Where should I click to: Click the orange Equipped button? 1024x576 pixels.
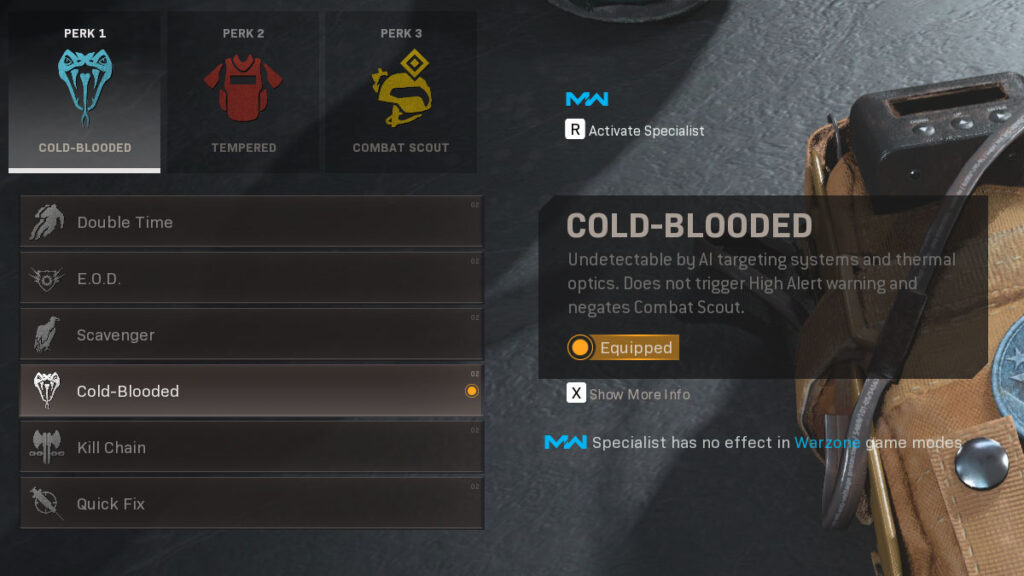point(623,348)
